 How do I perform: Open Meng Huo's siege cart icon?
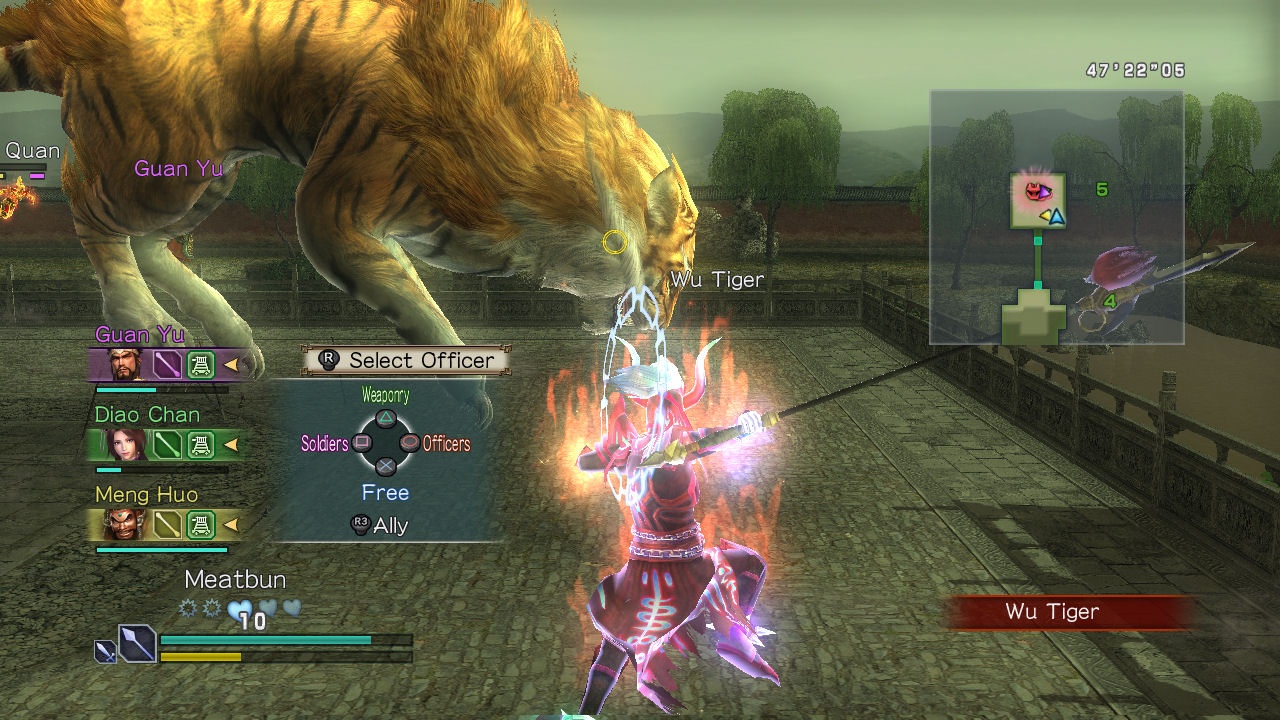pos(201,523)
